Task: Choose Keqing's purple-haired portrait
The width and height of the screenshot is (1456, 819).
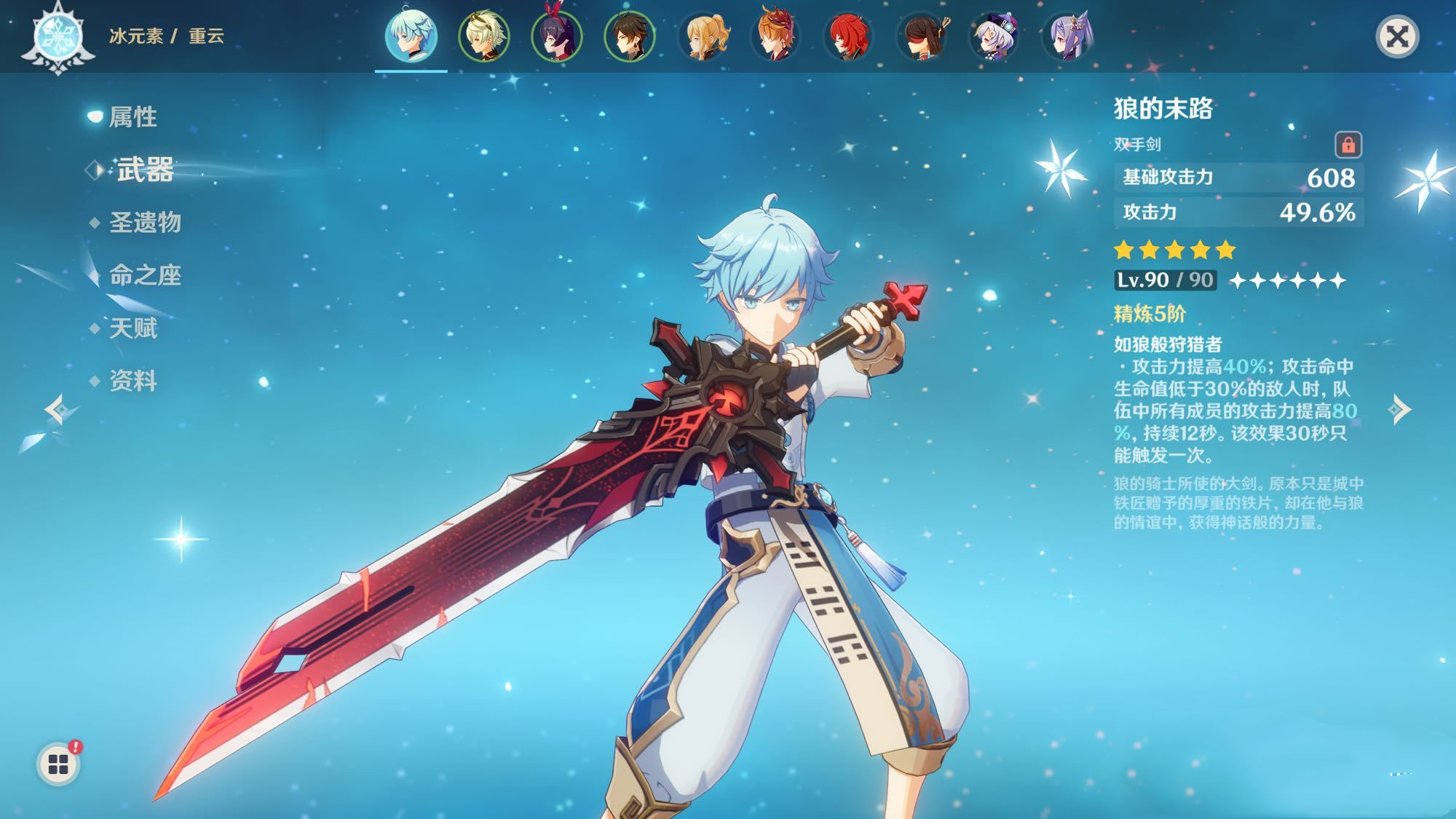Action: pyautogui.click(x=1068, y=35)
